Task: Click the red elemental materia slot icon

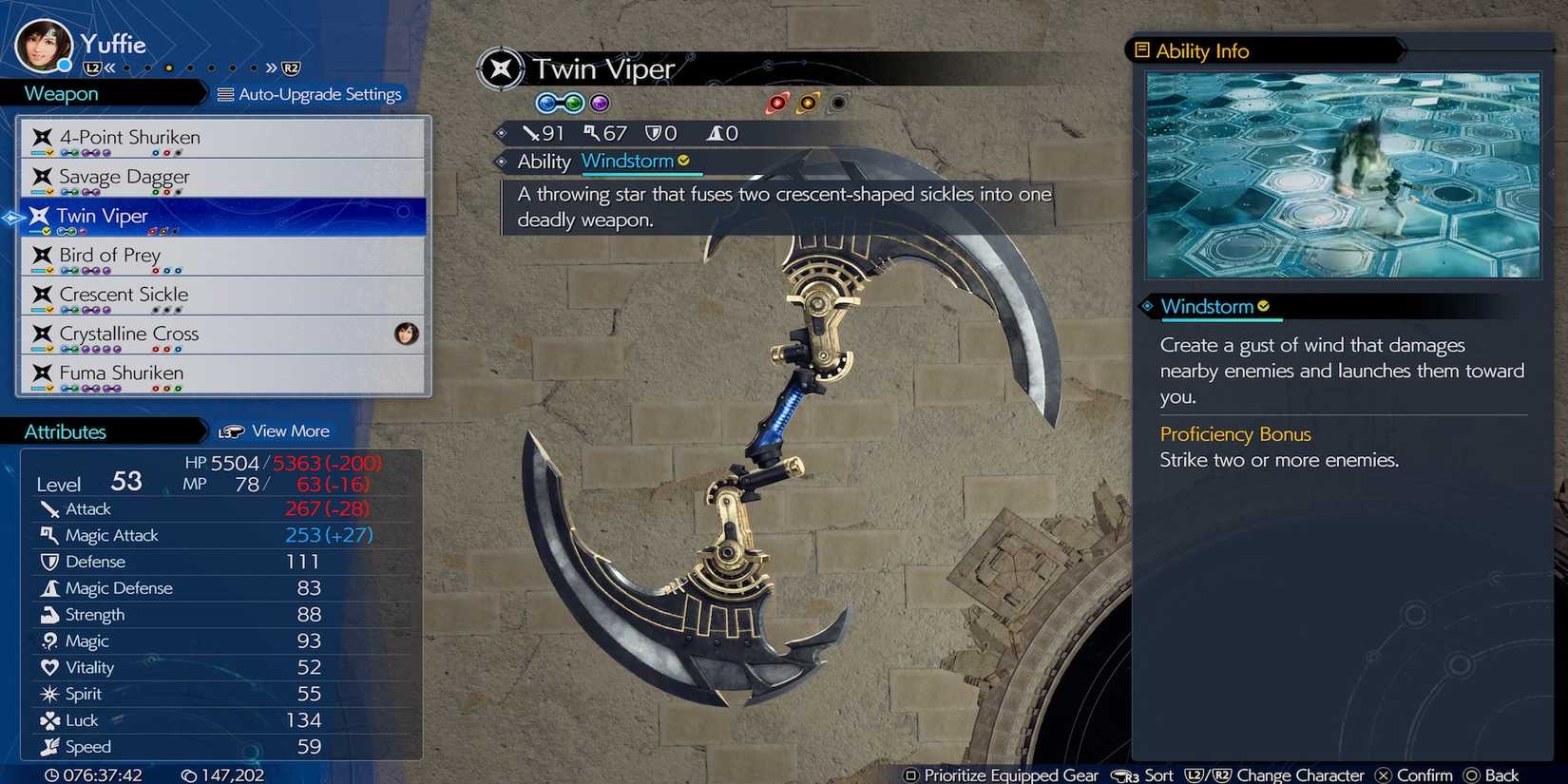Action: [x=779, y=103]
